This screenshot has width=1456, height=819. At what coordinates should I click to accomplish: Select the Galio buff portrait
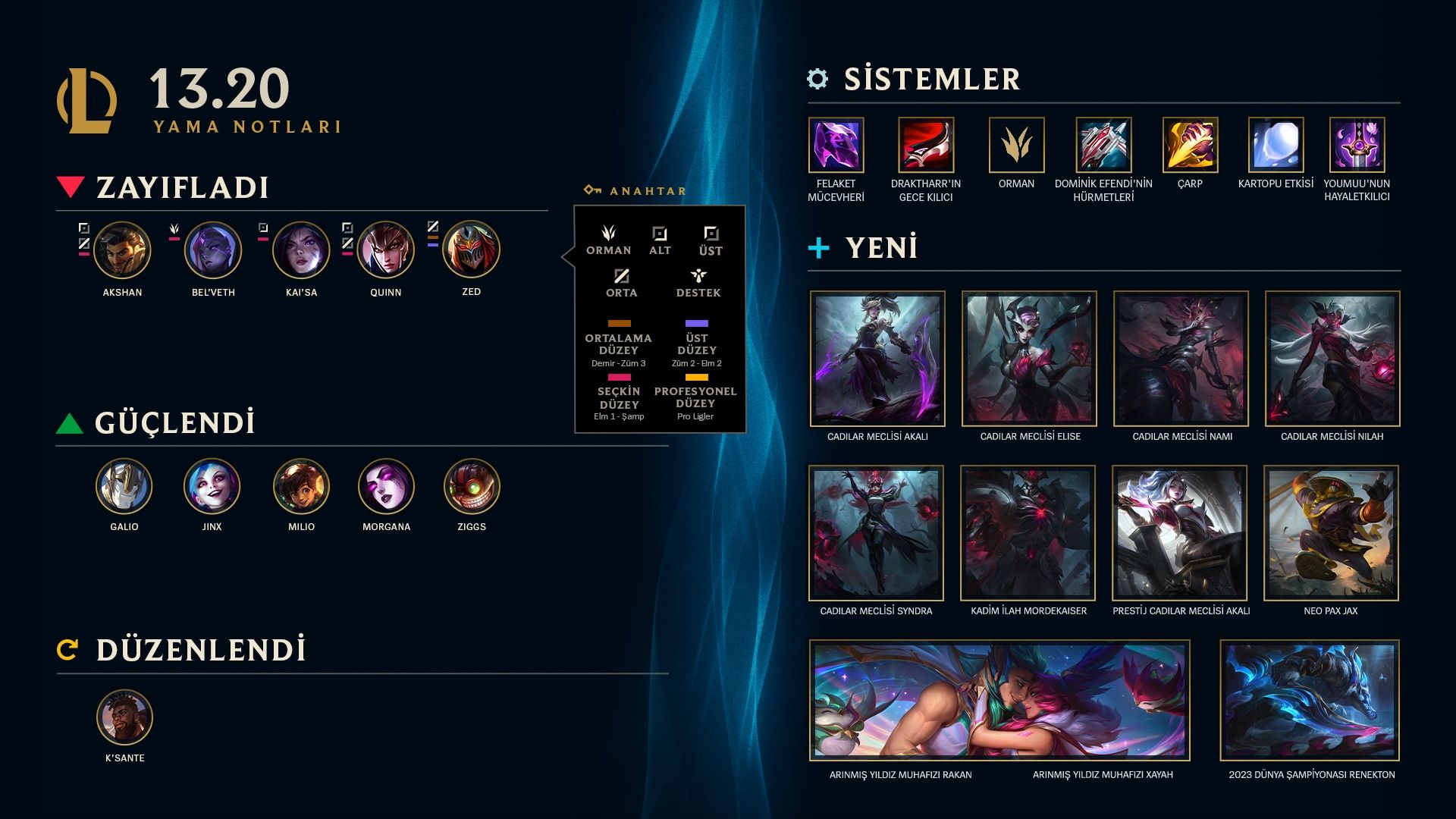[x=124, y=487]
